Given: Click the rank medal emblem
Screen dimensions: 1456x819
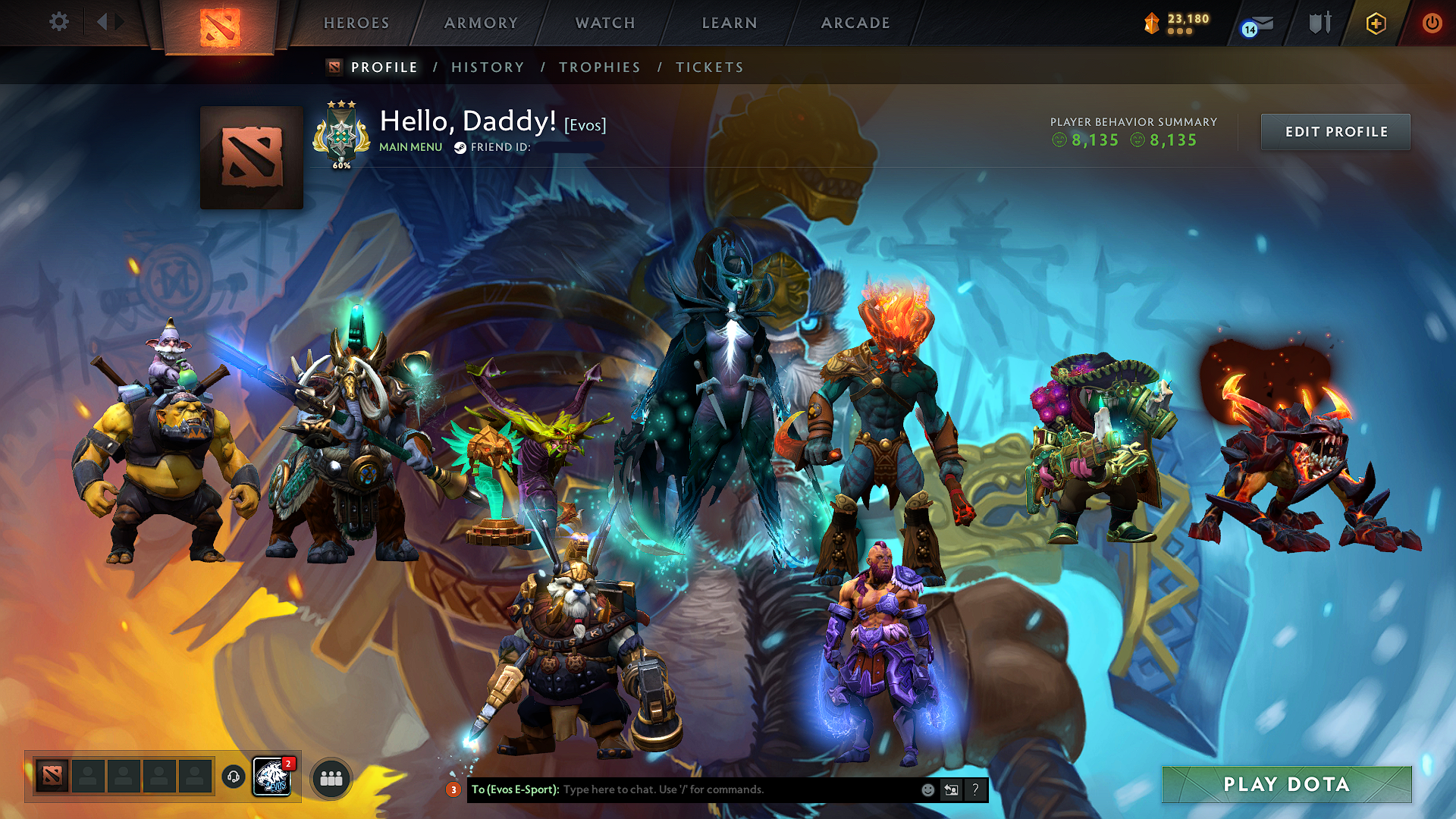Looking at the screenshot, I should (340, 134).
